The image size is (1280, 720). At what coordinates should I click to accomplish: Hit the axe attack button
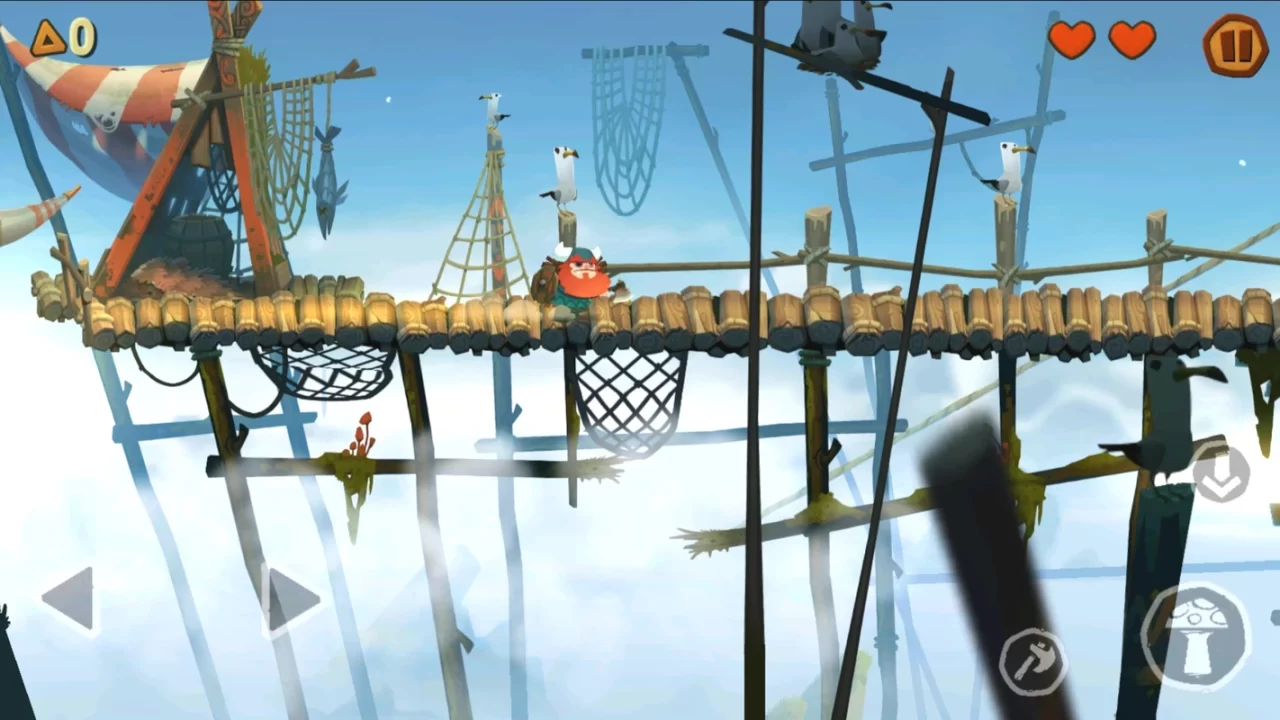point(1033,661)
